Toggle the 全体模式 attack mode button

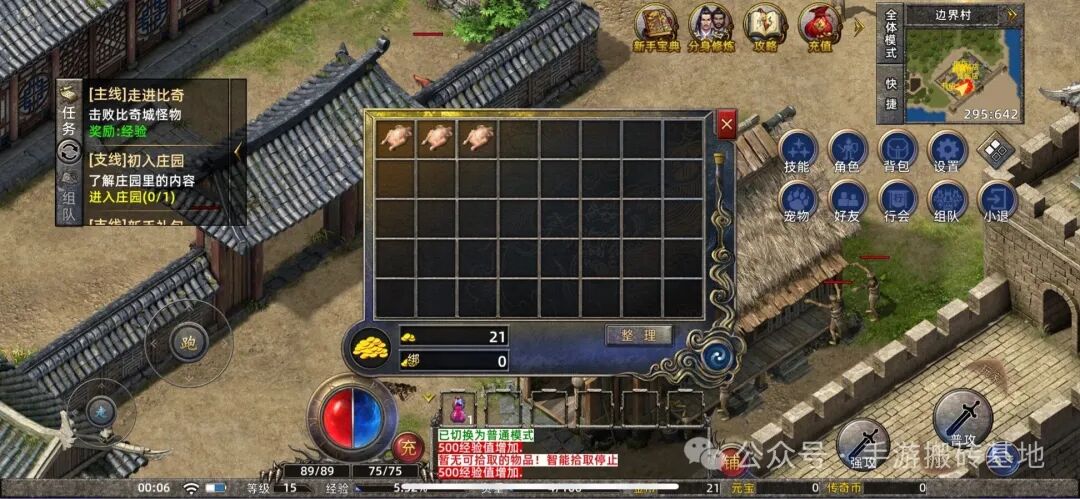[x=890, y=33]
